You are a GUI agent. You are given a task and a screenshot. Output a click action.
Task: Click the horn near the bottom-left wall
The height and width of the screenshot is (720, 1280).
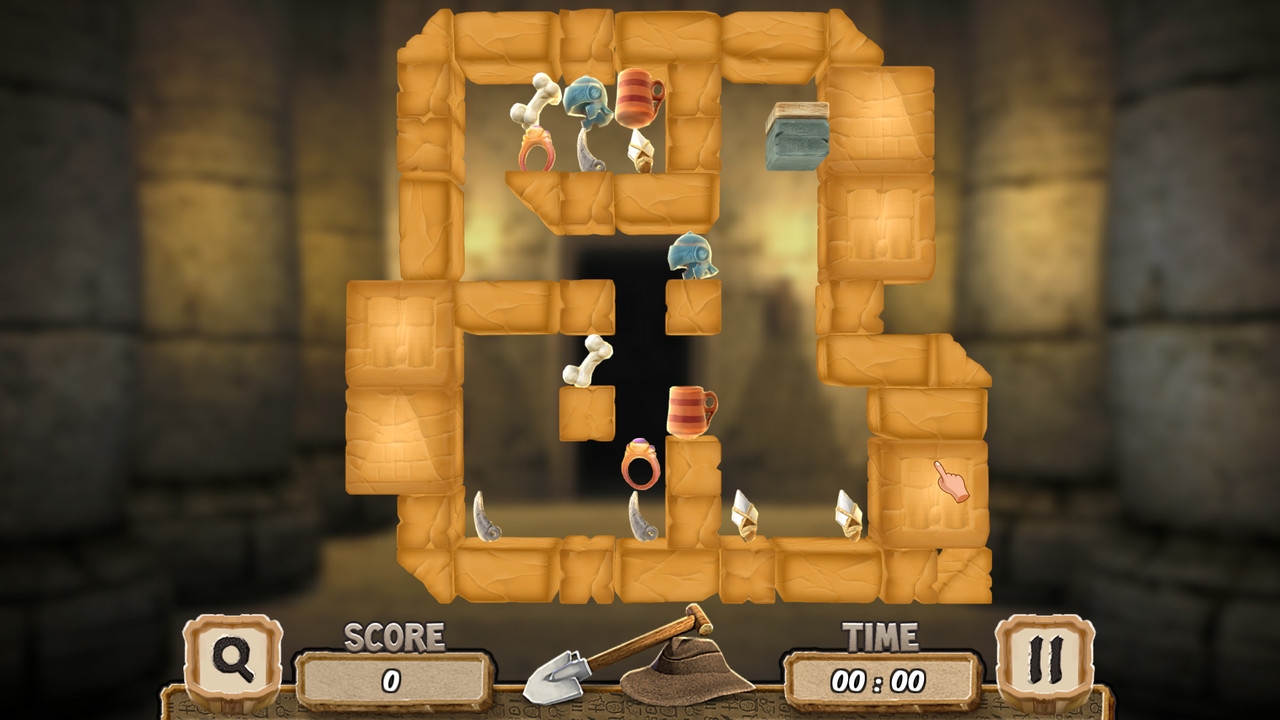[x=484, y=516]
